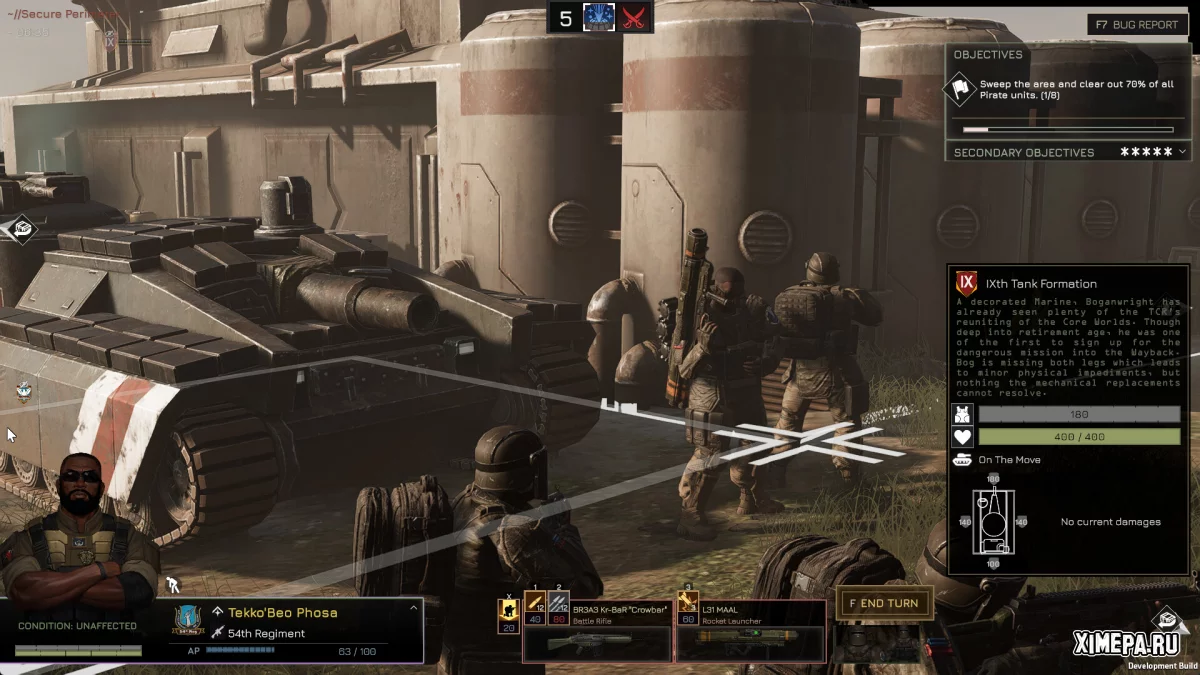This screenshot has height=675, width=1200.
Task: Click the IXth Tank Formation badge
Action: [967, 283]
